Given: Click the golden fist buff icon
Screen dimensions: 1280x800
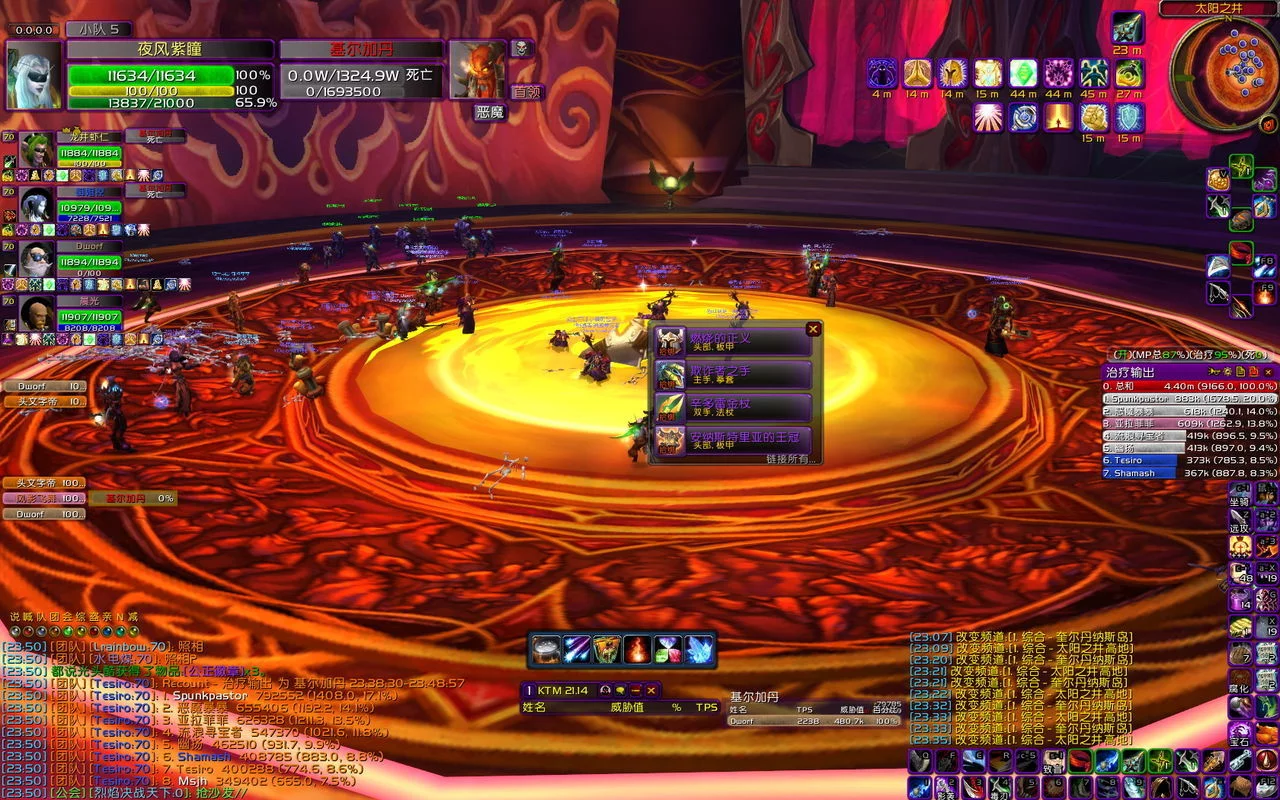Looking at the screenshot, I should [1093, 117].
